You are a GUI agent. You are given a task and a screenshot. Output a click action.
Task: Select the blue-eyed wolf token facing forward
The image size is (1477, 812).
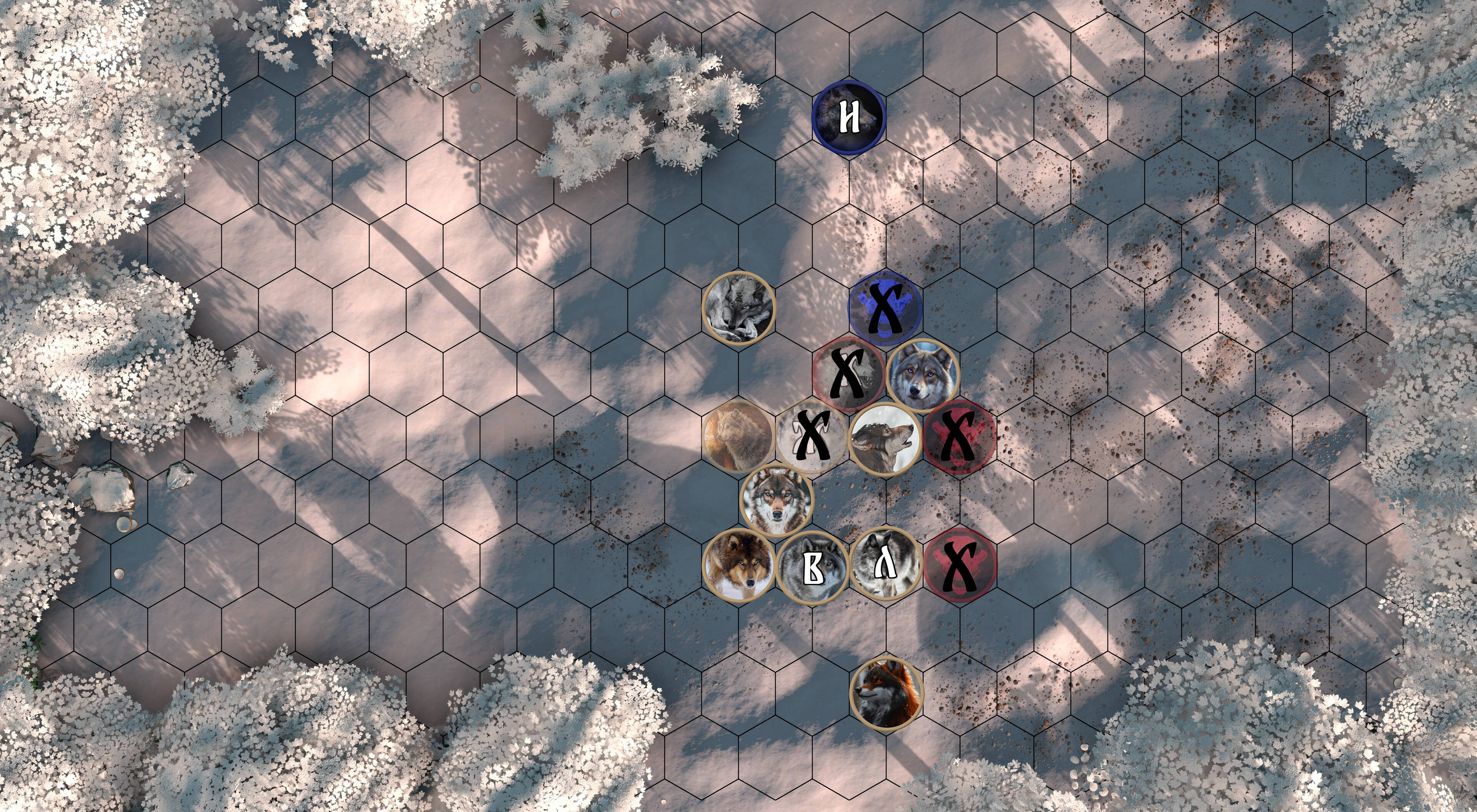(x=776, y=500)
